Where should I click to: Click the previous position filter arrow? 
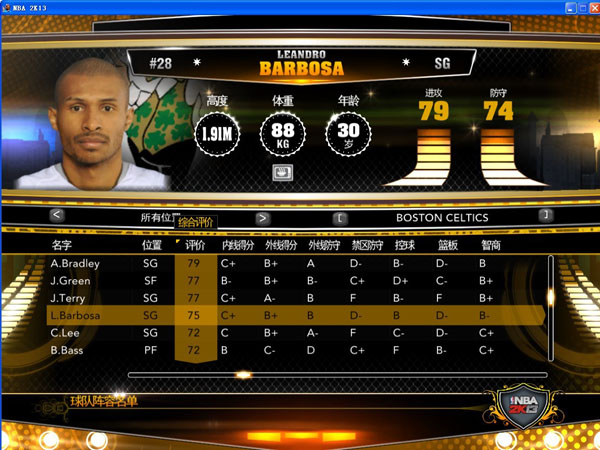(x=57, y=215)
